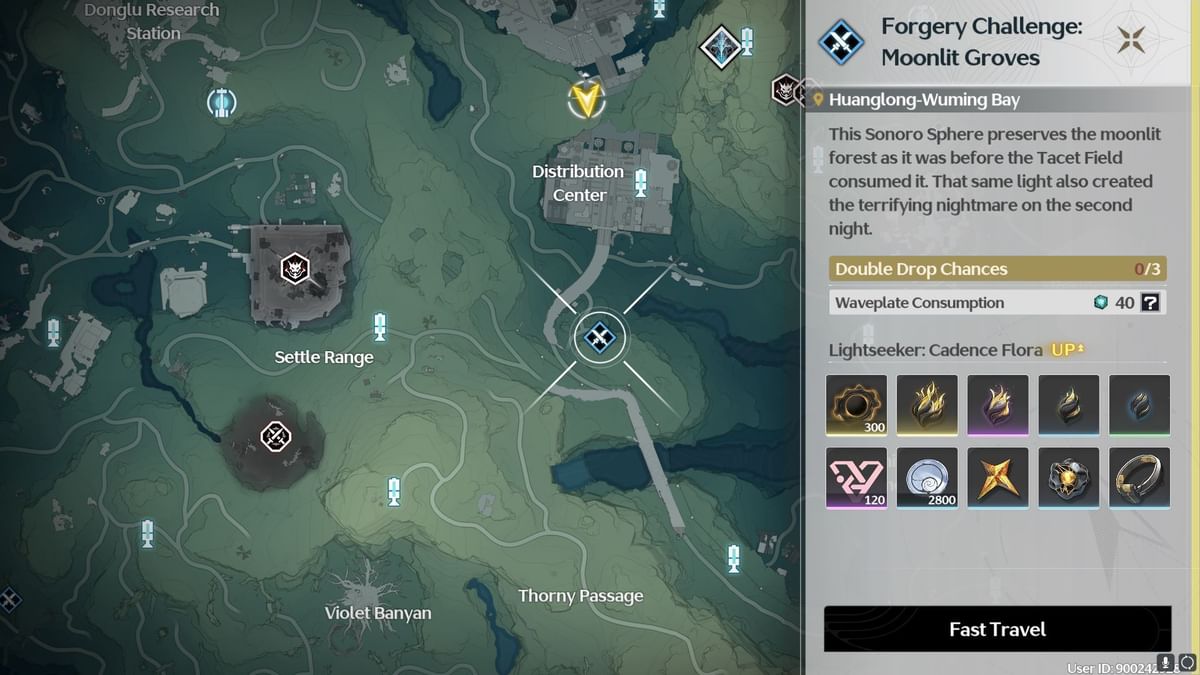Image resolution: width=1200 pixels, height=675 pixels.
Task: Inspect the green-bordered flame material reward
Action: pyautogui.click(x=1139, y=405)
